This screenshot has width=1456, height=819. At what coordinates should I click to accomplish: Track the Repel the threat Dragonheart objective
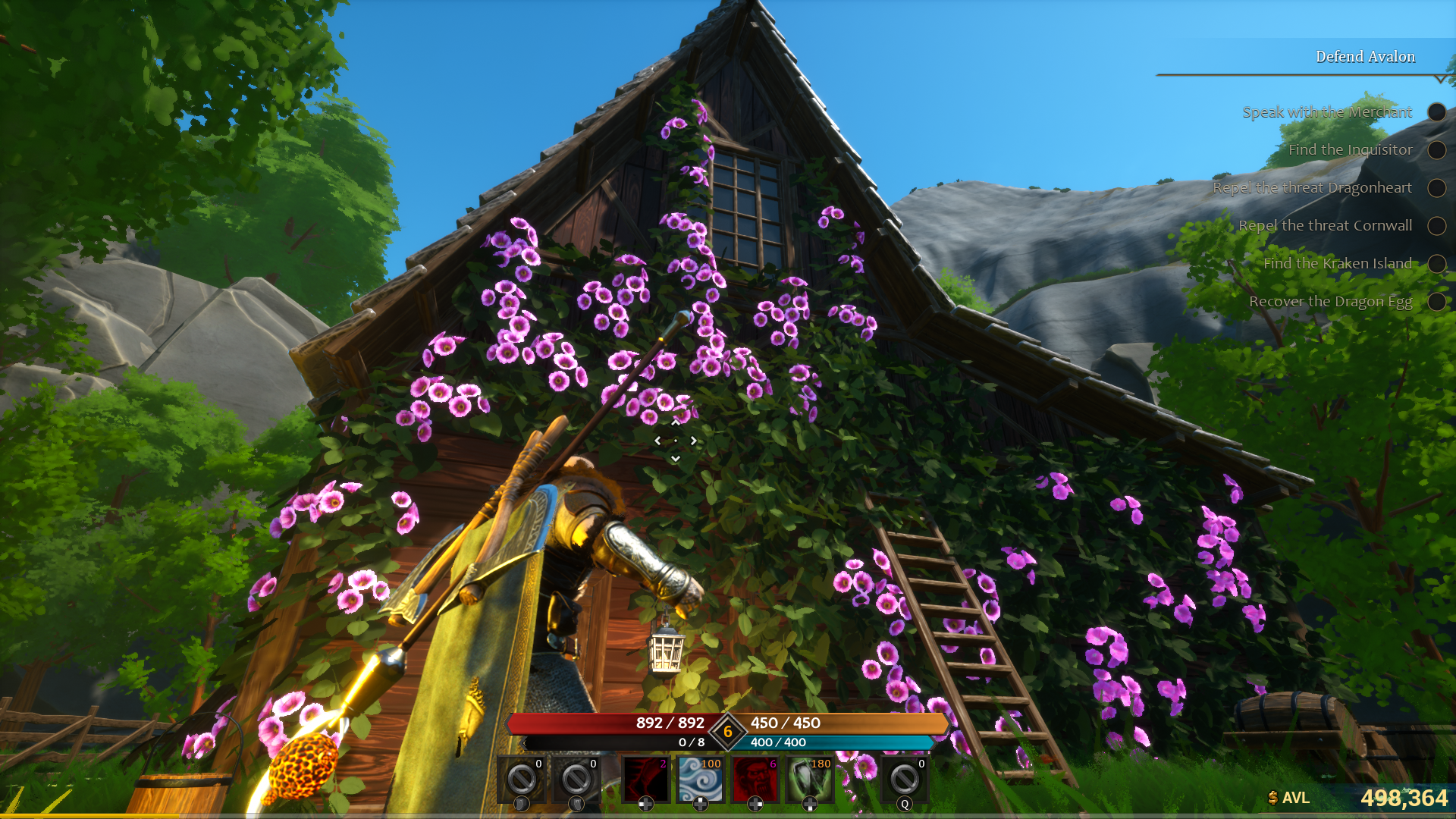click(x=1312, y=188)
